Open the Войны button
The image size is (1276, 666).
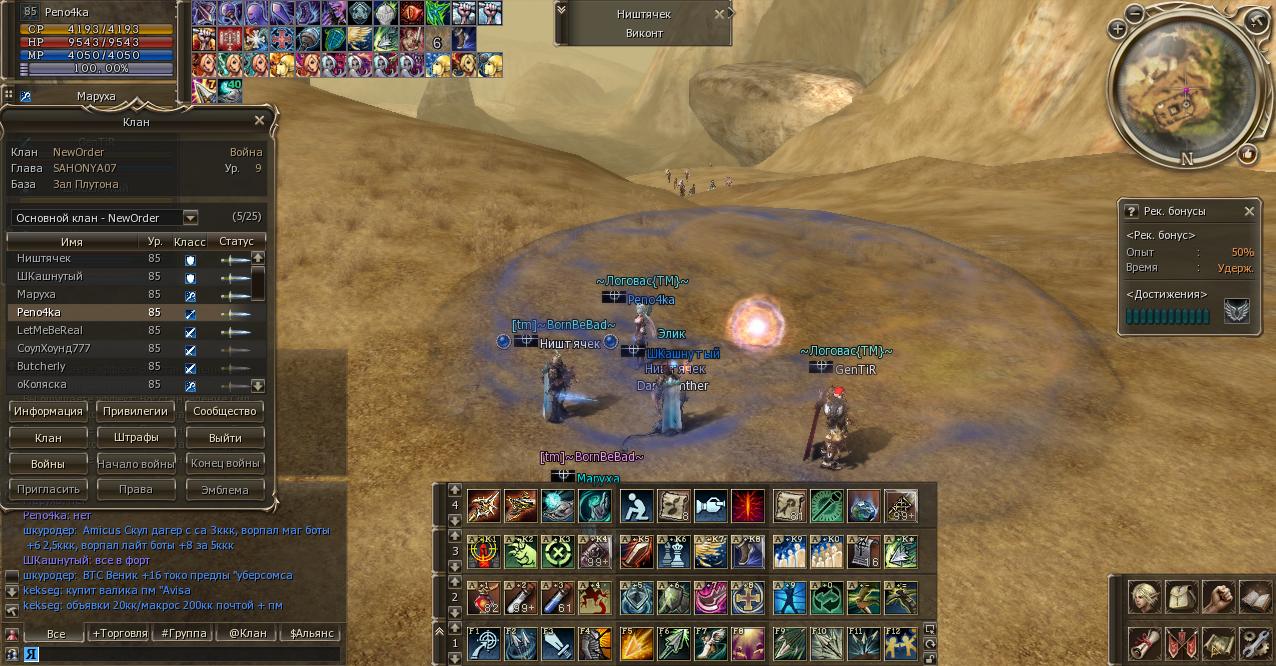(x=48, y=464)
